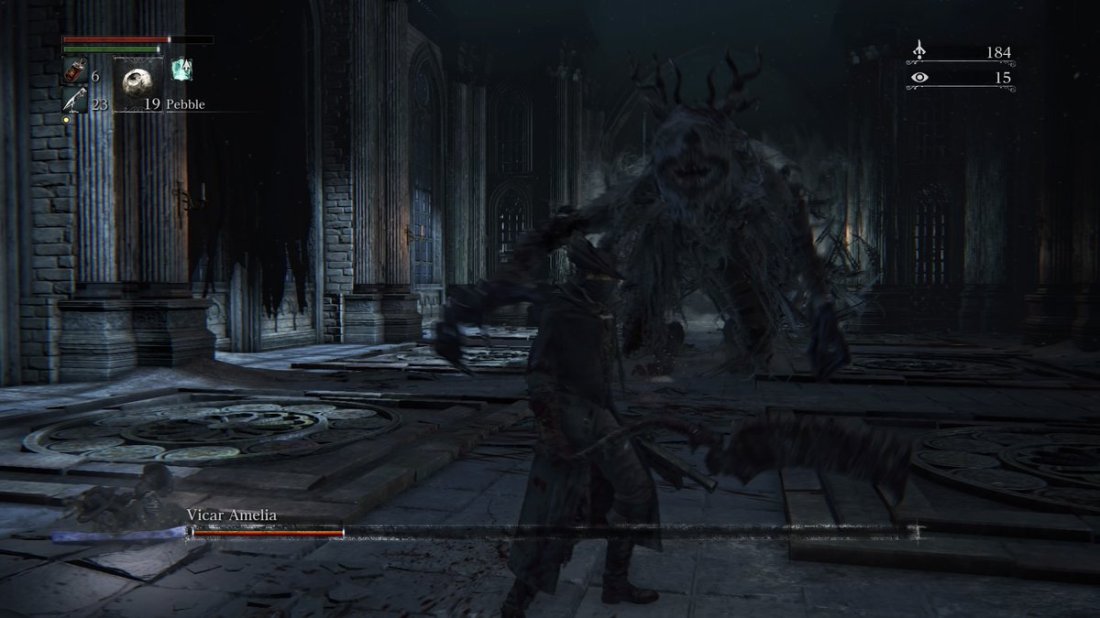Use the Pebble quick item slot
1100x618 pixels.
pyautogui.click(x=137, y=83)
